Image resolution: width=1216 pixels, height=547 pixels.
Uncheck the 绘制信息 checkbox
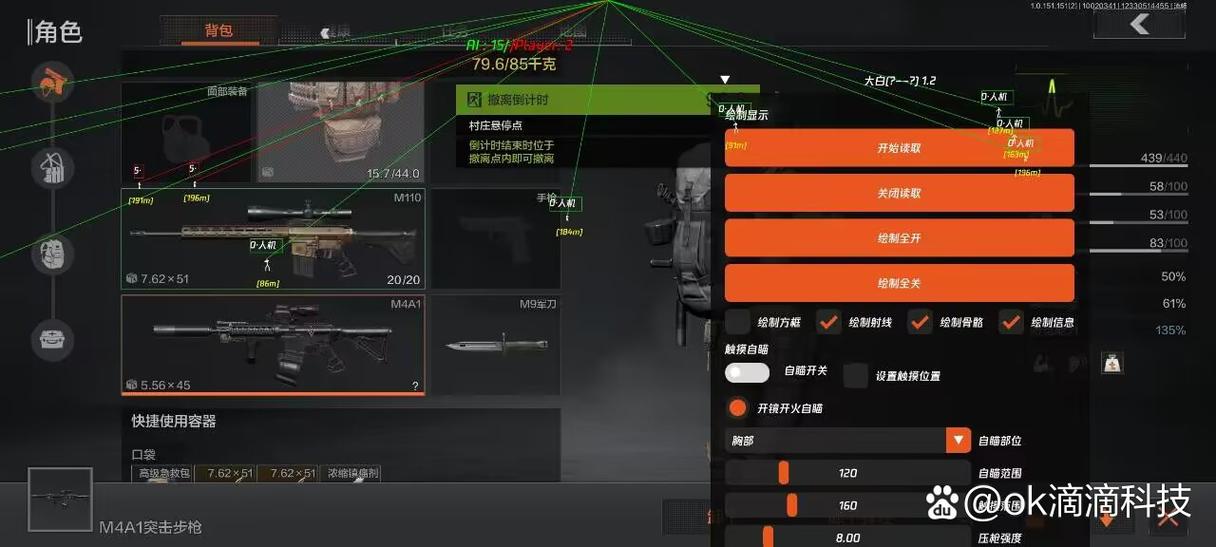tap(1011, 322)
